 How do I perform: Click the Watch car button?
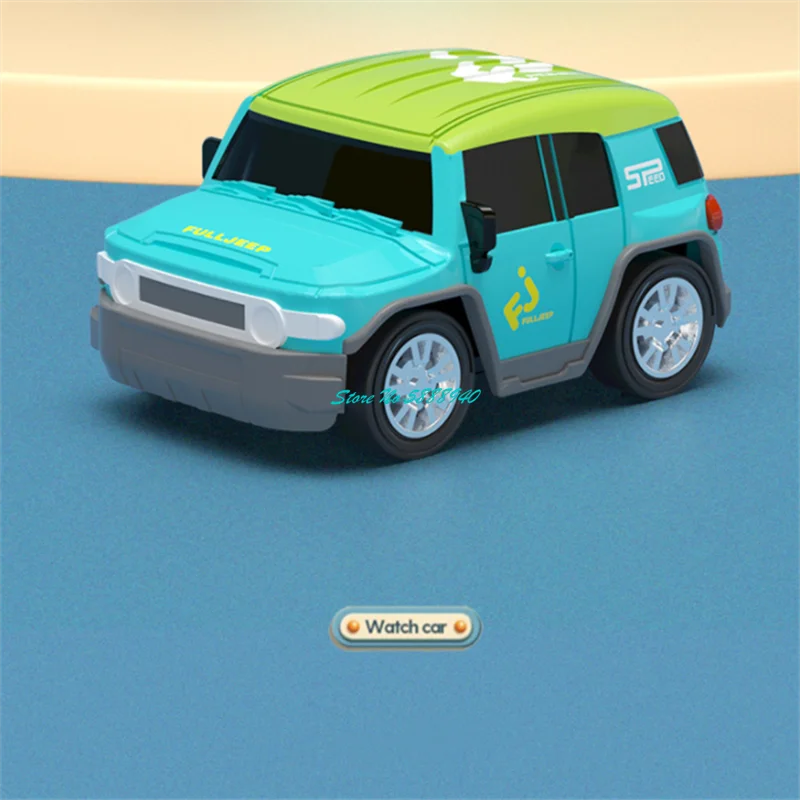pyautogui.click(x=405, y=627)
